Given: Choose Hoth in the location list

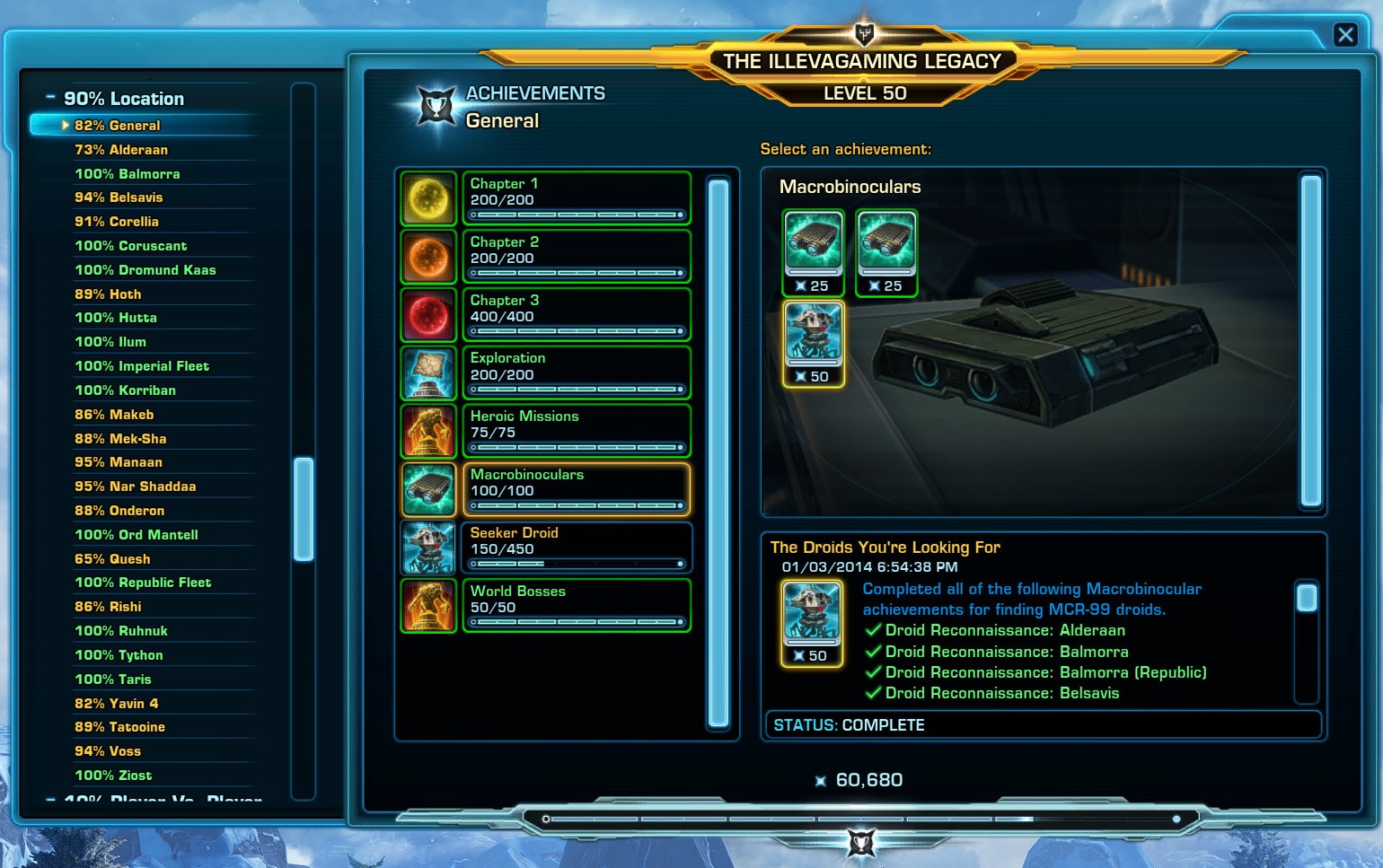Looking at the screenshot, I should [108, 294].
